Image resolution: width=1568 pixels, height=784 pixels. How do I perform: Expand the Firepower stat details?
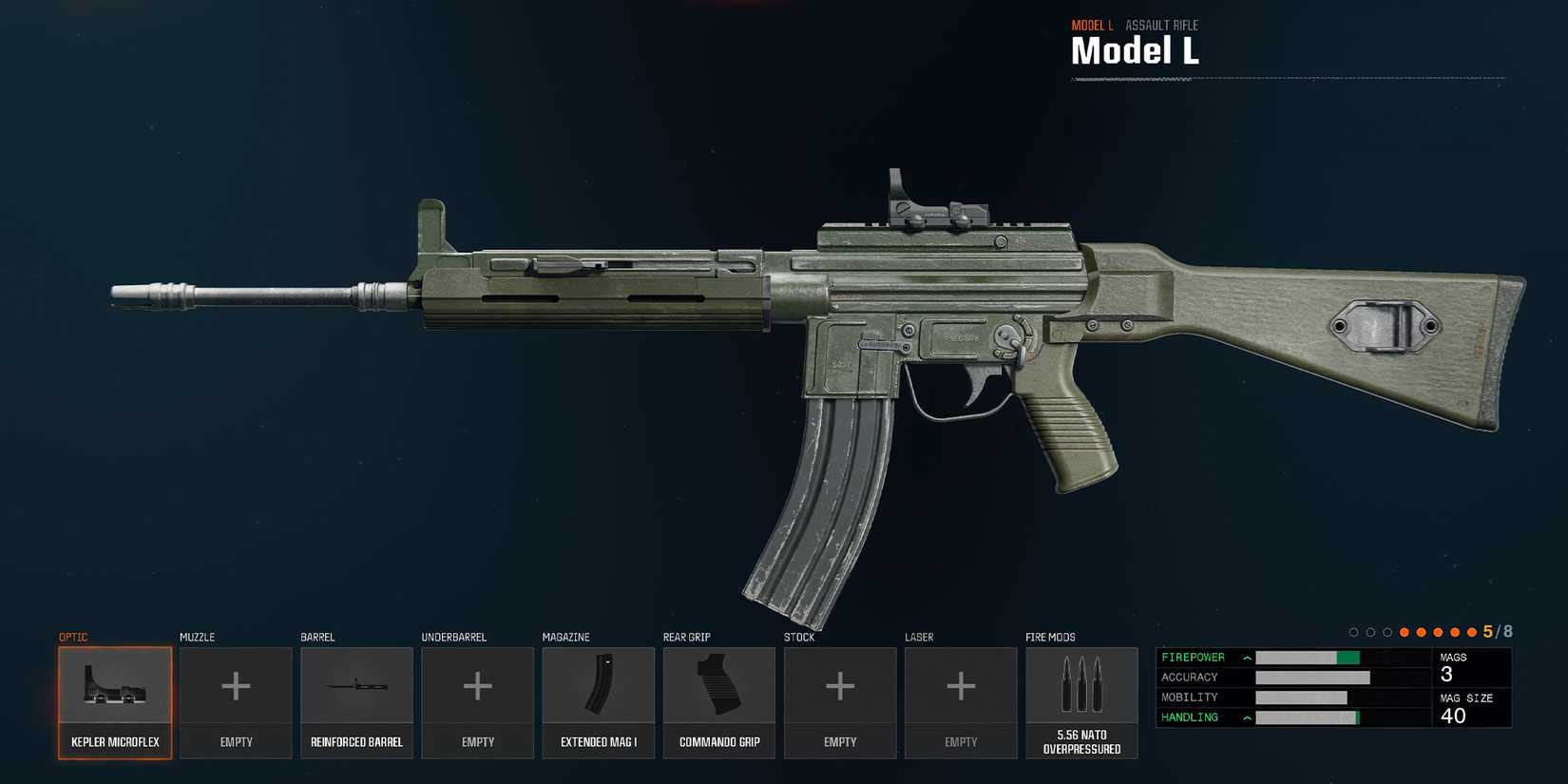pos(1245,657)
